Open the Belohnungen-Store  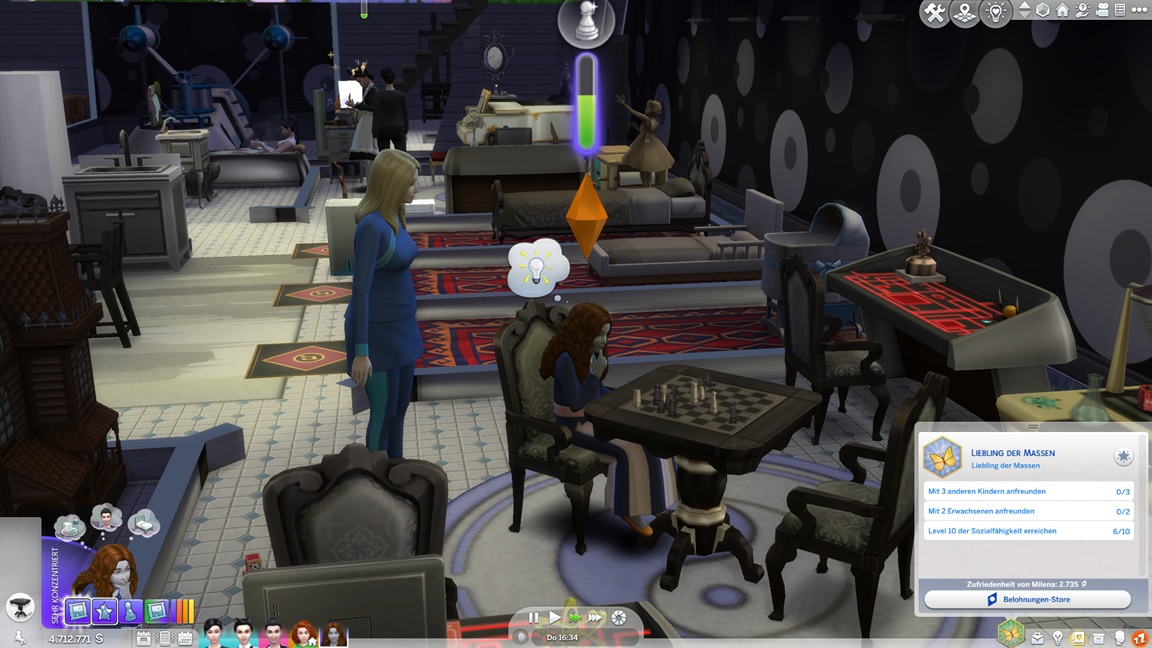point(1027,599)
